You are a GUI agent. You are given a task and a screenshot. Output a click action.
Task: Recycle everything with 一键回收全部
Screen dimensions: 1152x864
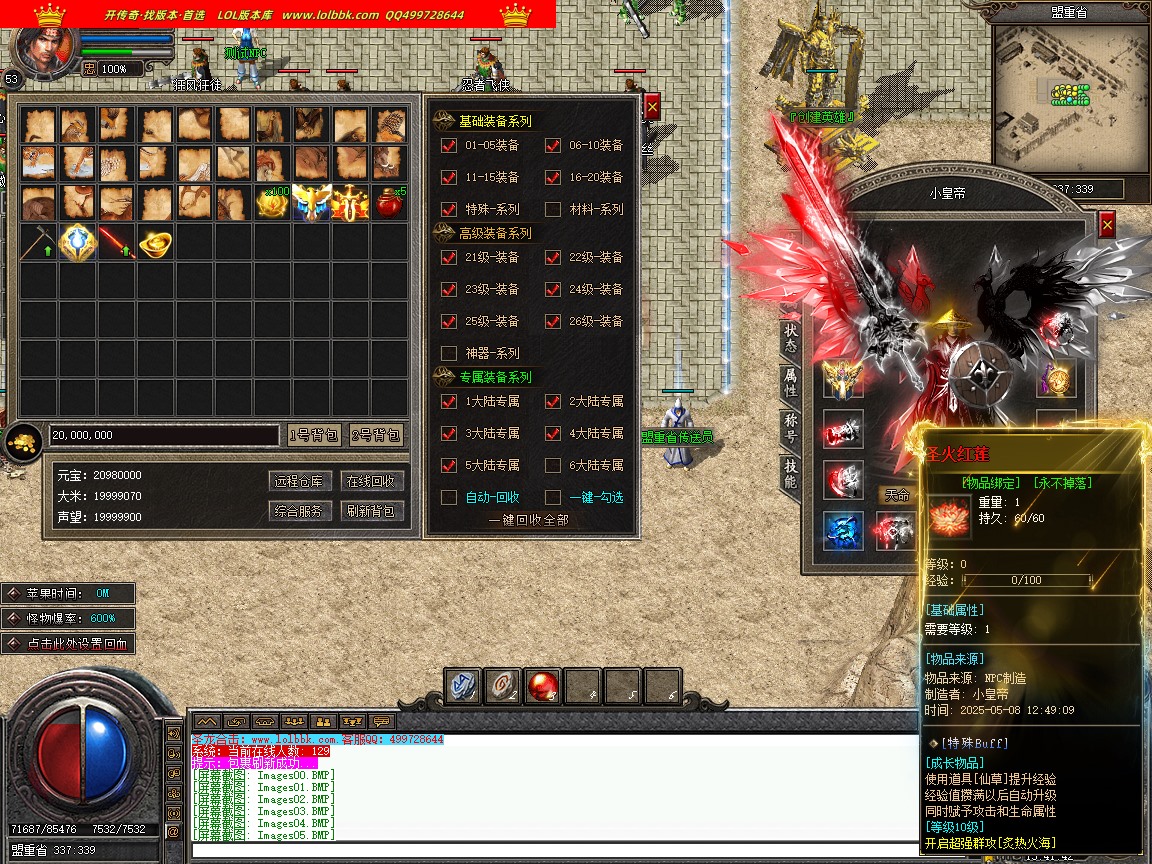pos(528,520)
